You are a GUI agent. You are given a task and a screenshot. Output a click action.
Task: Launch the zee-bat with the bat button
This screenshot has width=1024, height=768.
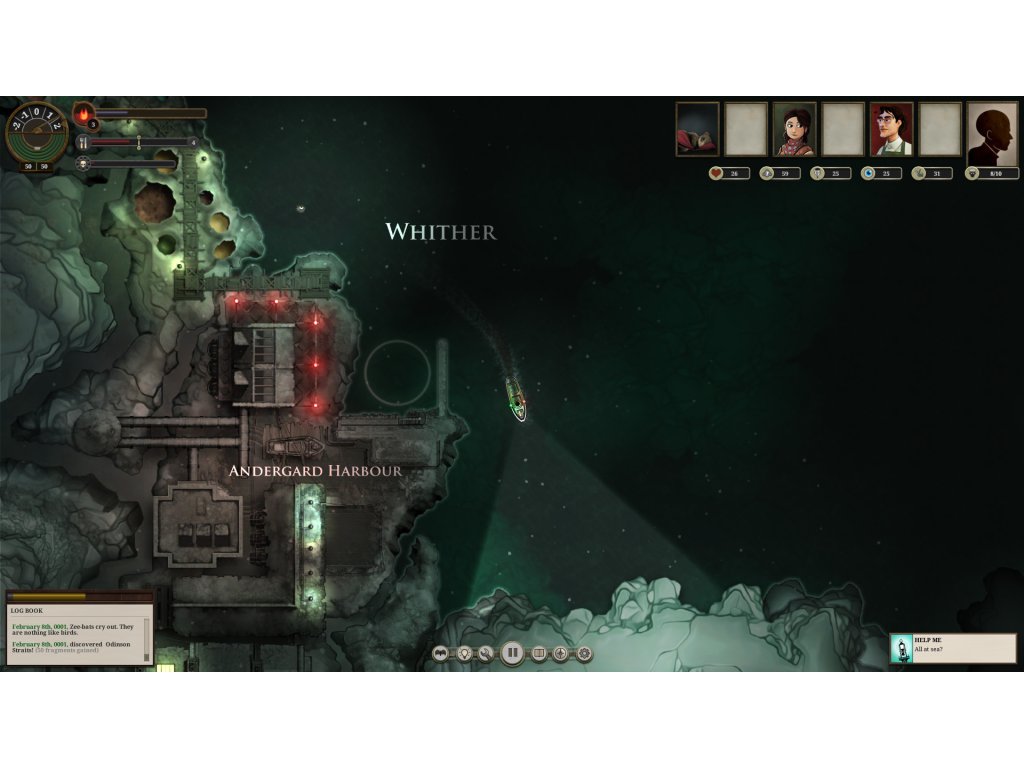coord(441,654)
